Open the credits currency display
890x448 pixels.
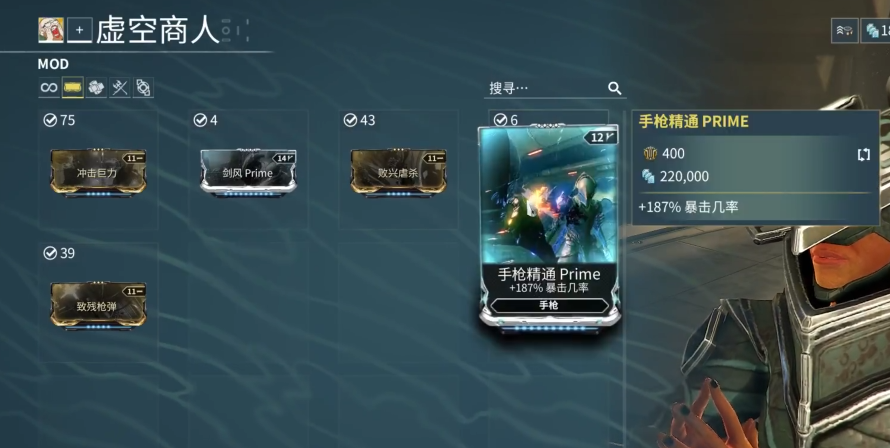pos(877,30)
